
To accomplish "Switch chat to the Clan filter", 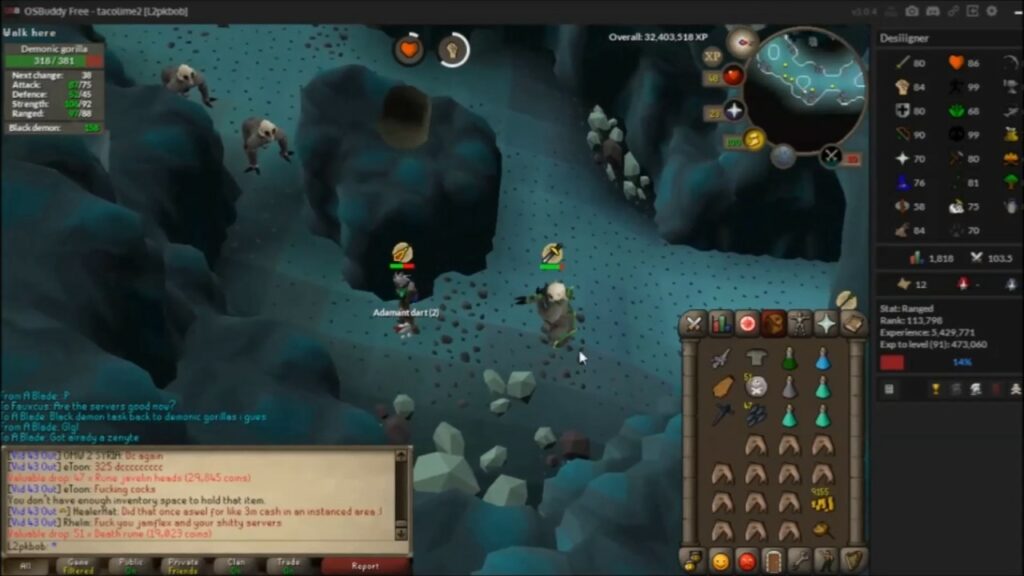I will pyautogui.click(x=236, y=566).
